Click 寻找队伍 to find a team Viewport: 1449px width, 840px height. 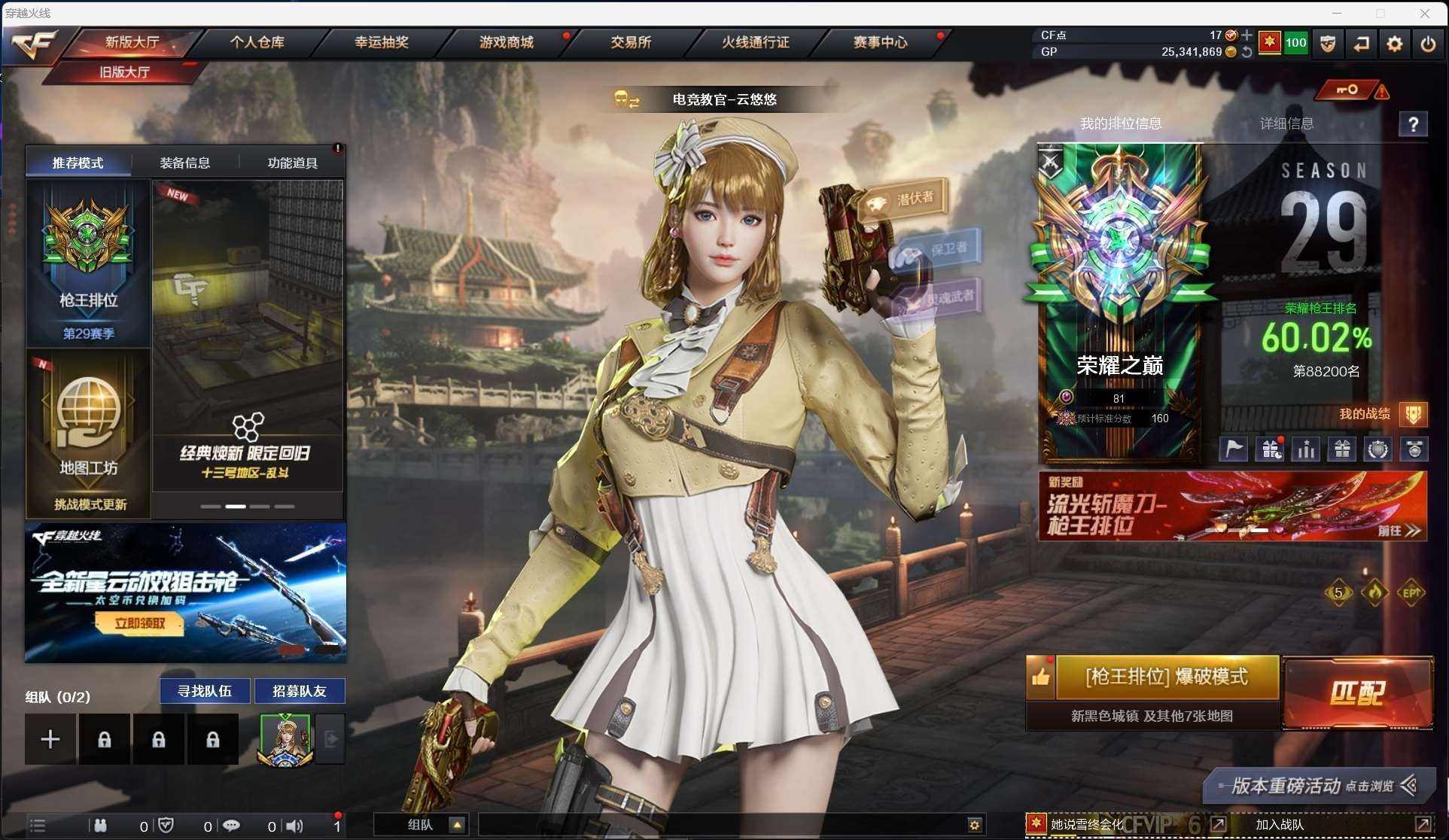[x=205, y=691]
